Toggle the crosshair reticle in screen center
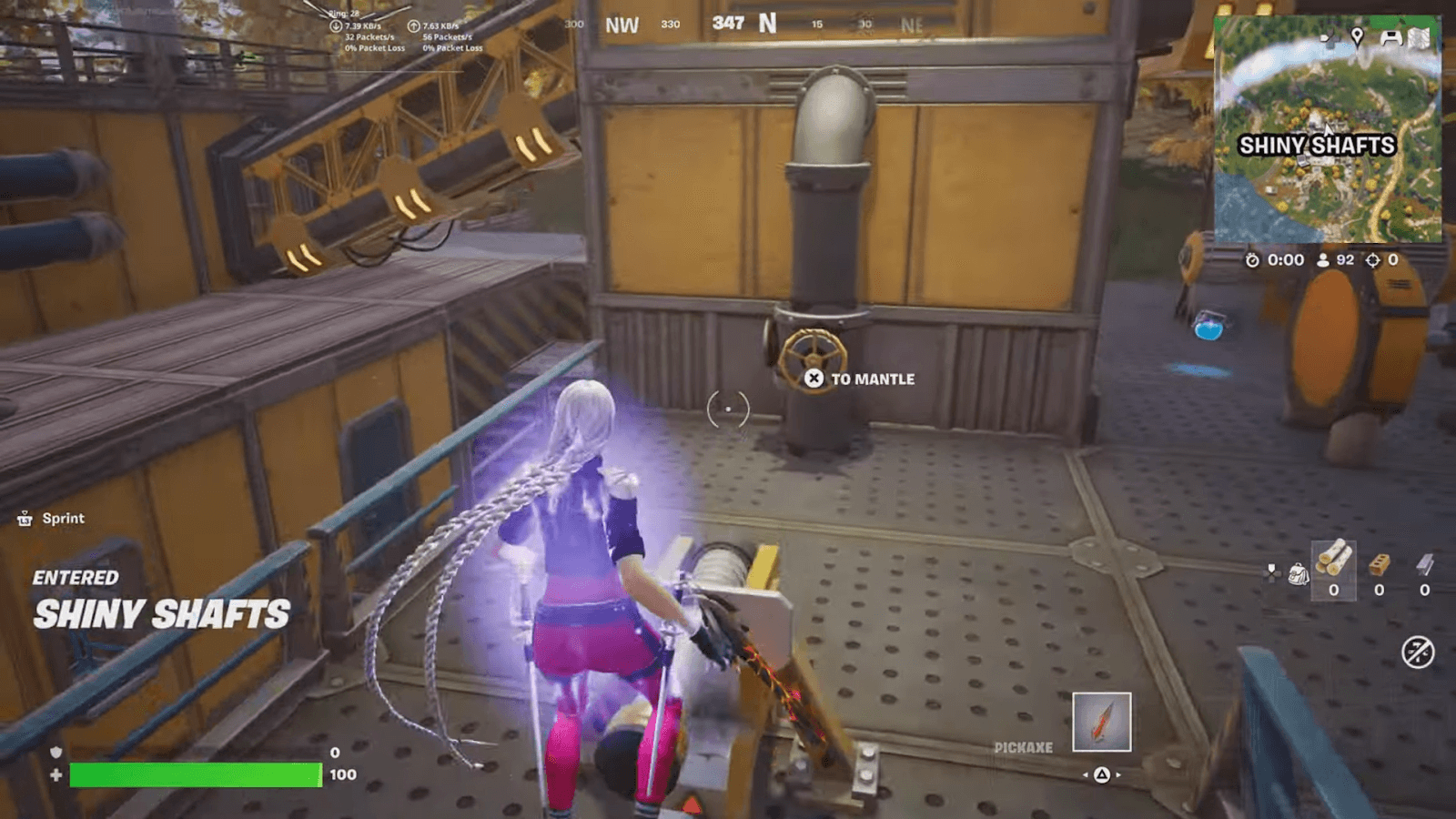 click(727, 409)
